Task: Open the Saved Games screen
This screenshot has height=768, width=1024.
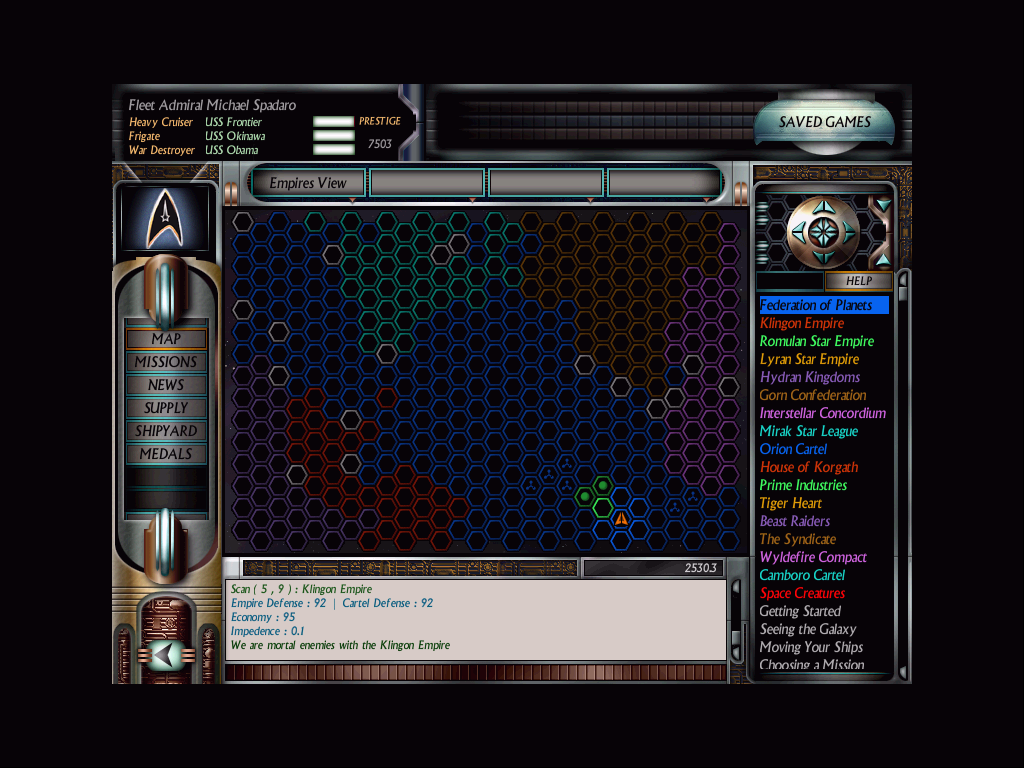Action: tap(825, 122)
